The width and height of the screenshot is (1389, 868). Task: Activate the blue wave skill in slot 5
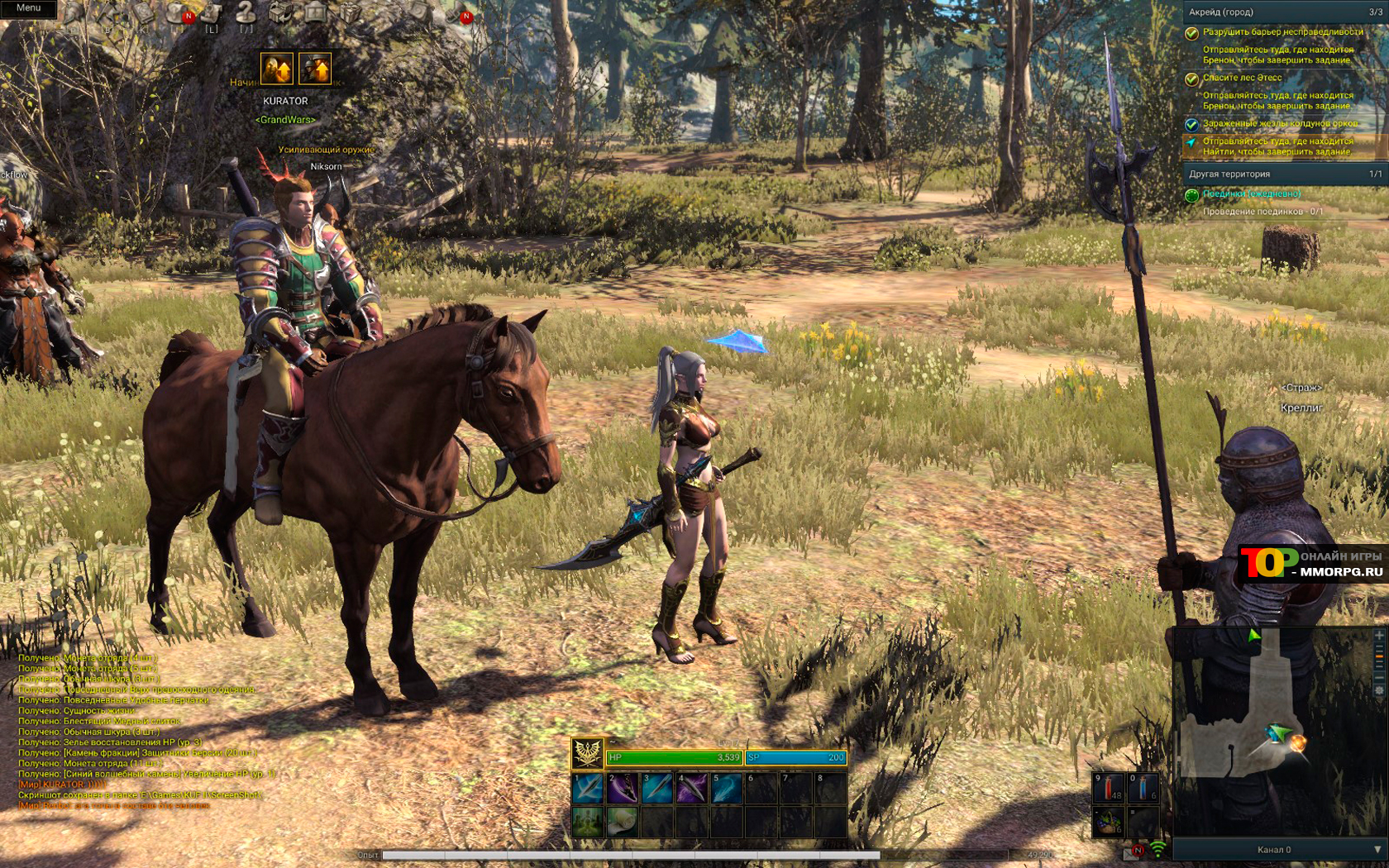coord(727,788)
